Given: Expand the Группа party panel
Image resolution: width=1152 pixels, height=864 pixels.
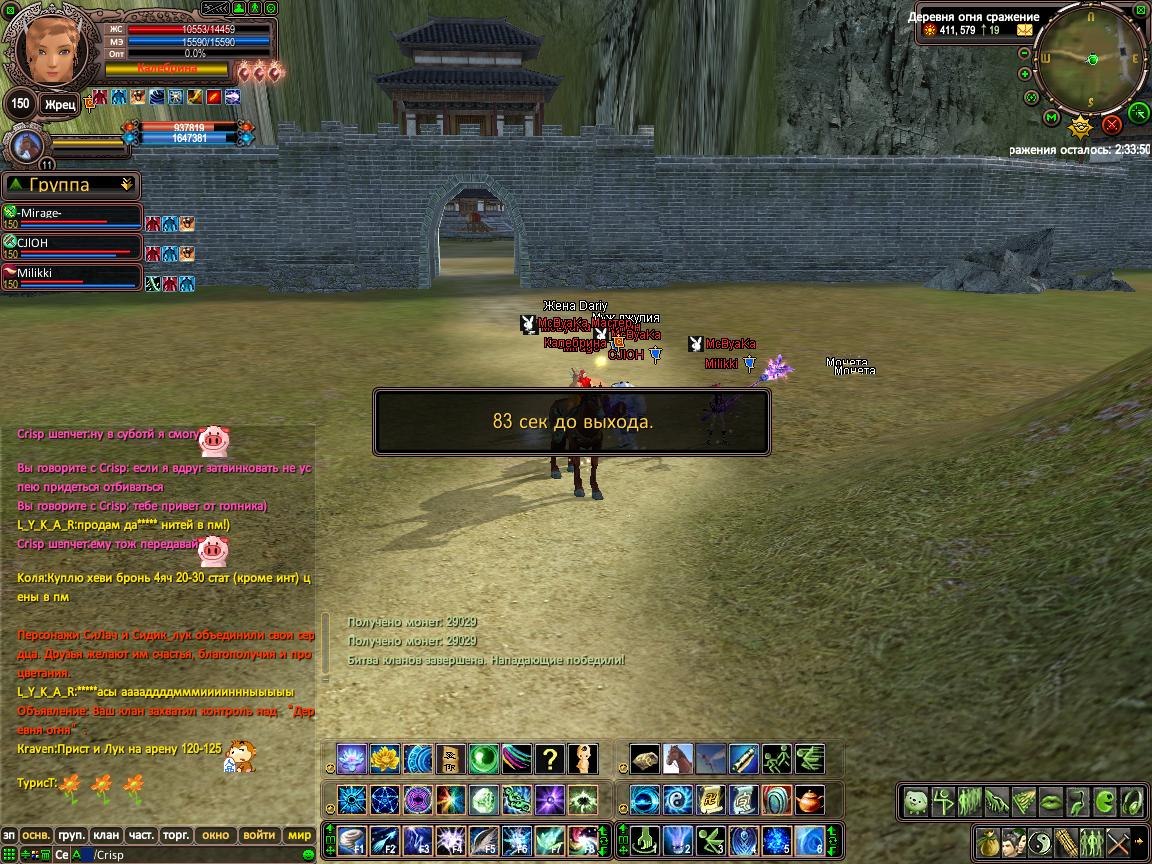Looking at the screenshot, I should [x=126, y=184].
